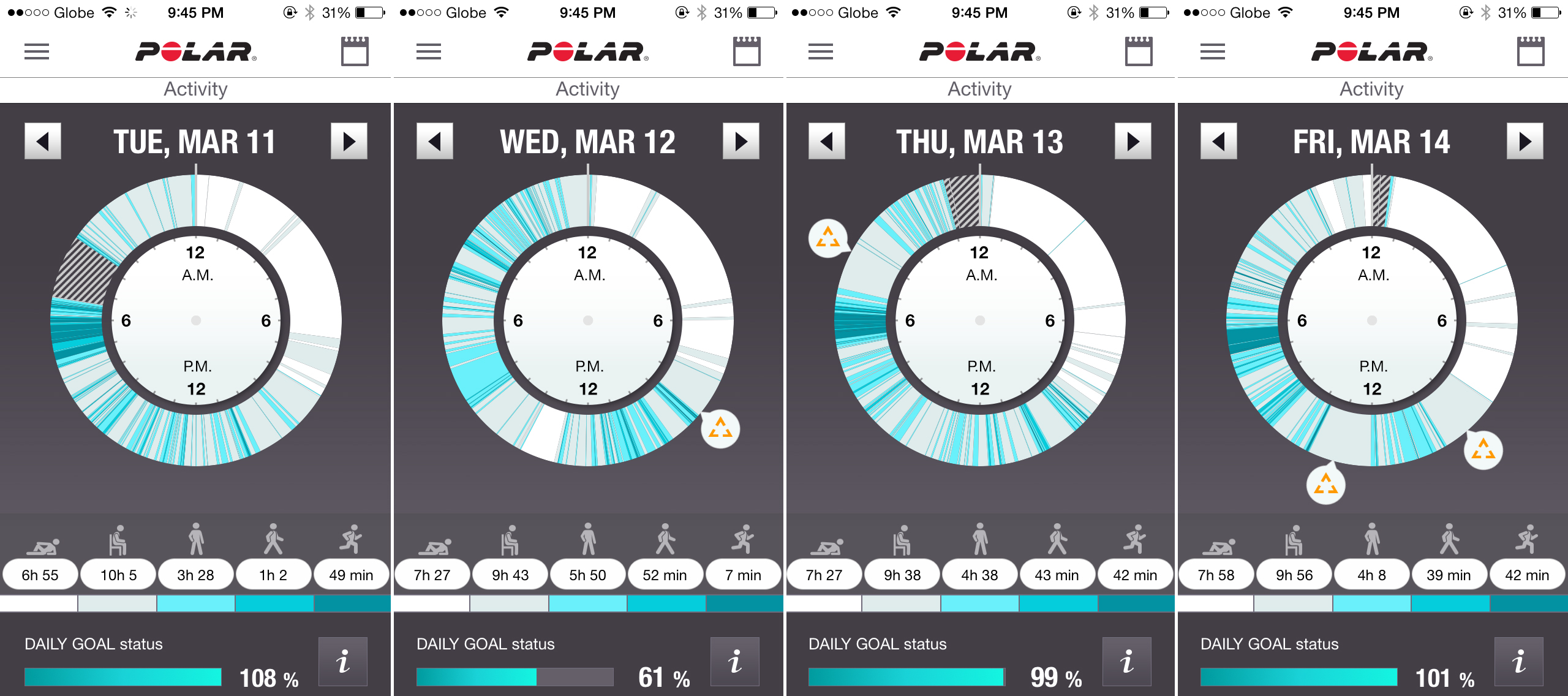This screenshot has height=696, width=1568.
Task: View info for the 101 % daily goal
Action: pos(1519,662)
